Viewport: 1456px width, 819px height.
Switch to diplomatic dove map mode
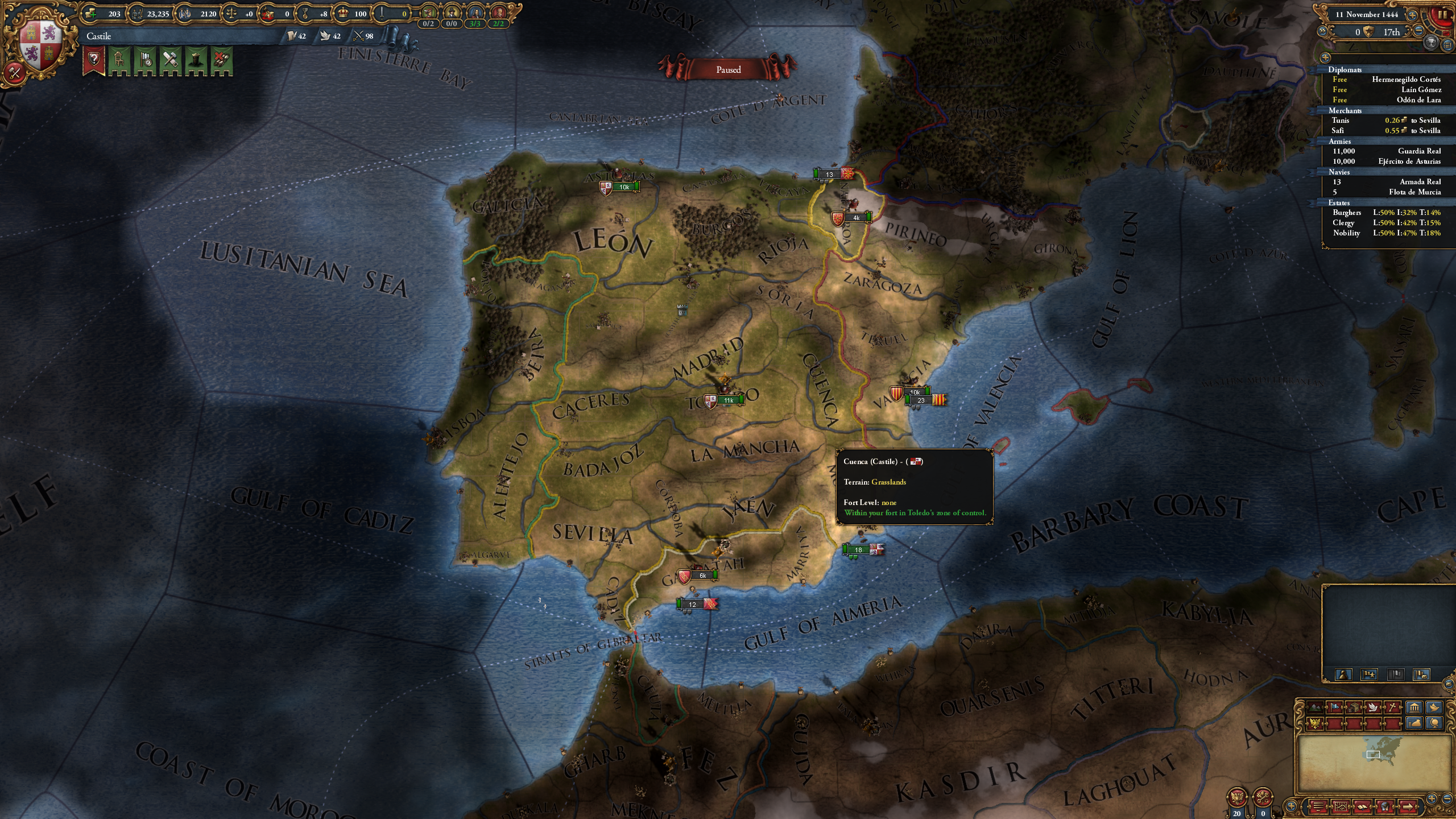coord(1373,708)
